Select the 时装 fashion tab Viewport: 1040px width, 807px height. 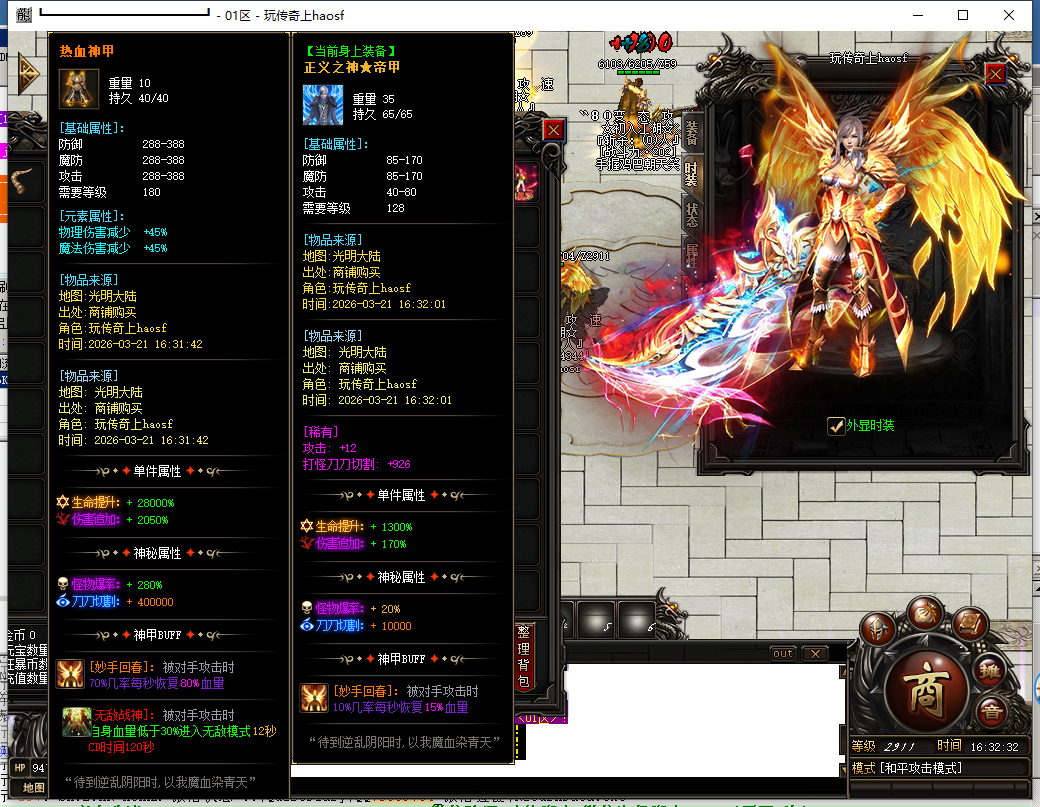[x=692, y=173]
